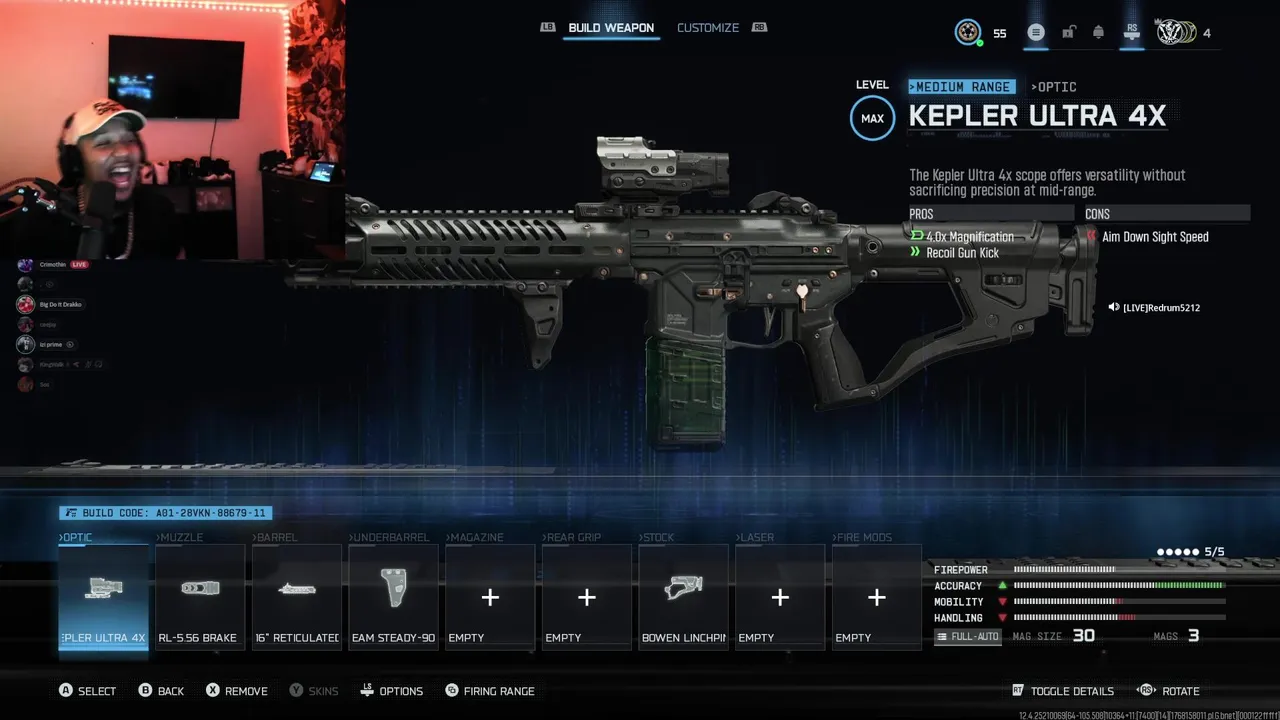
Task: Add an attachment to the empty Magazine slot
Action: (490, 597)
